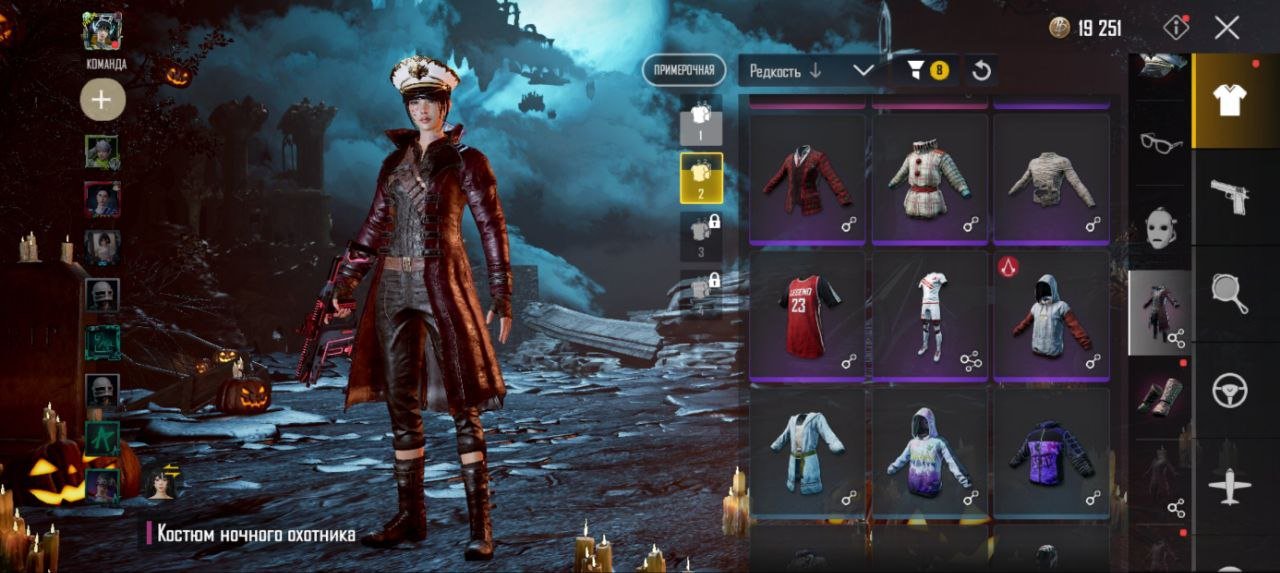Open the frying pan category
Image resolution: width=1280 pixels, height=573 pixels.
point(1229,293)
